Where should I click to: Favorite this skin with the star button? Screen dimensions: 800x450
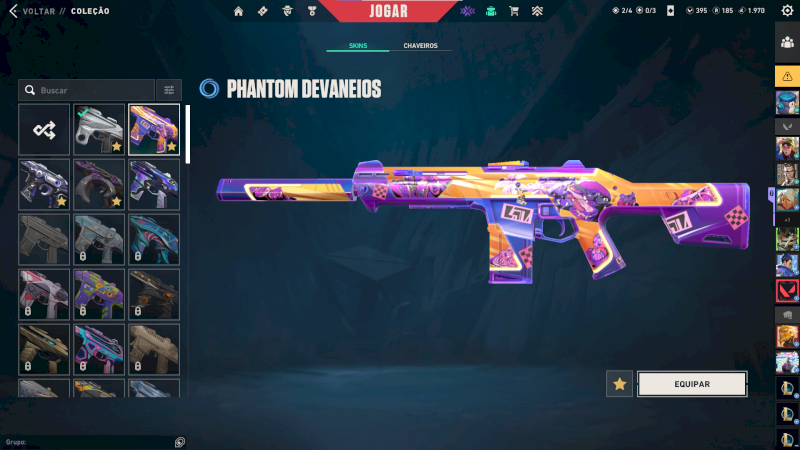(620, 384)
